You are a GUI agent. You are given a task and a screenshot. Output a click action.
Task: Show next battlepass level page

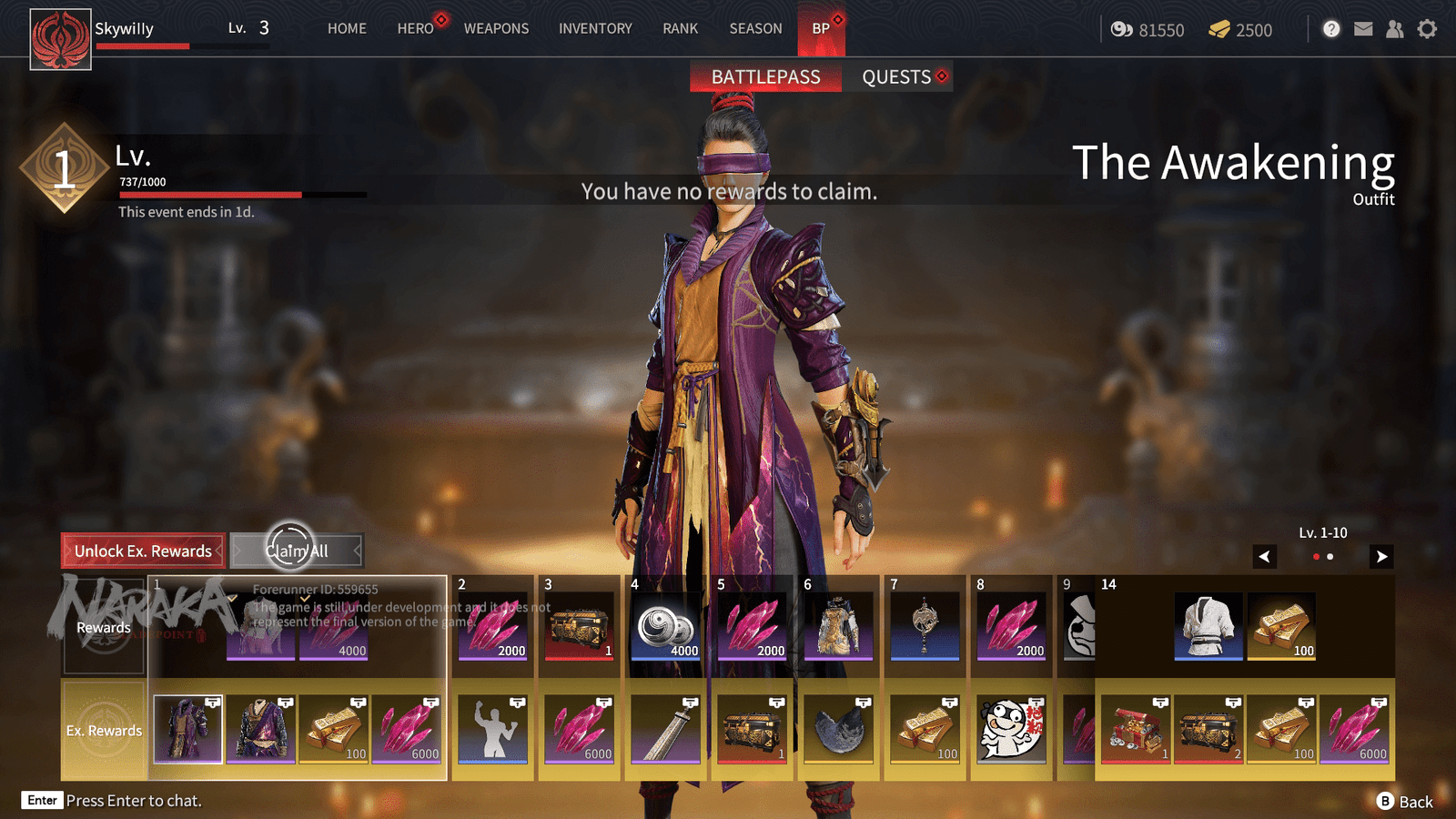pos(1381,556)
